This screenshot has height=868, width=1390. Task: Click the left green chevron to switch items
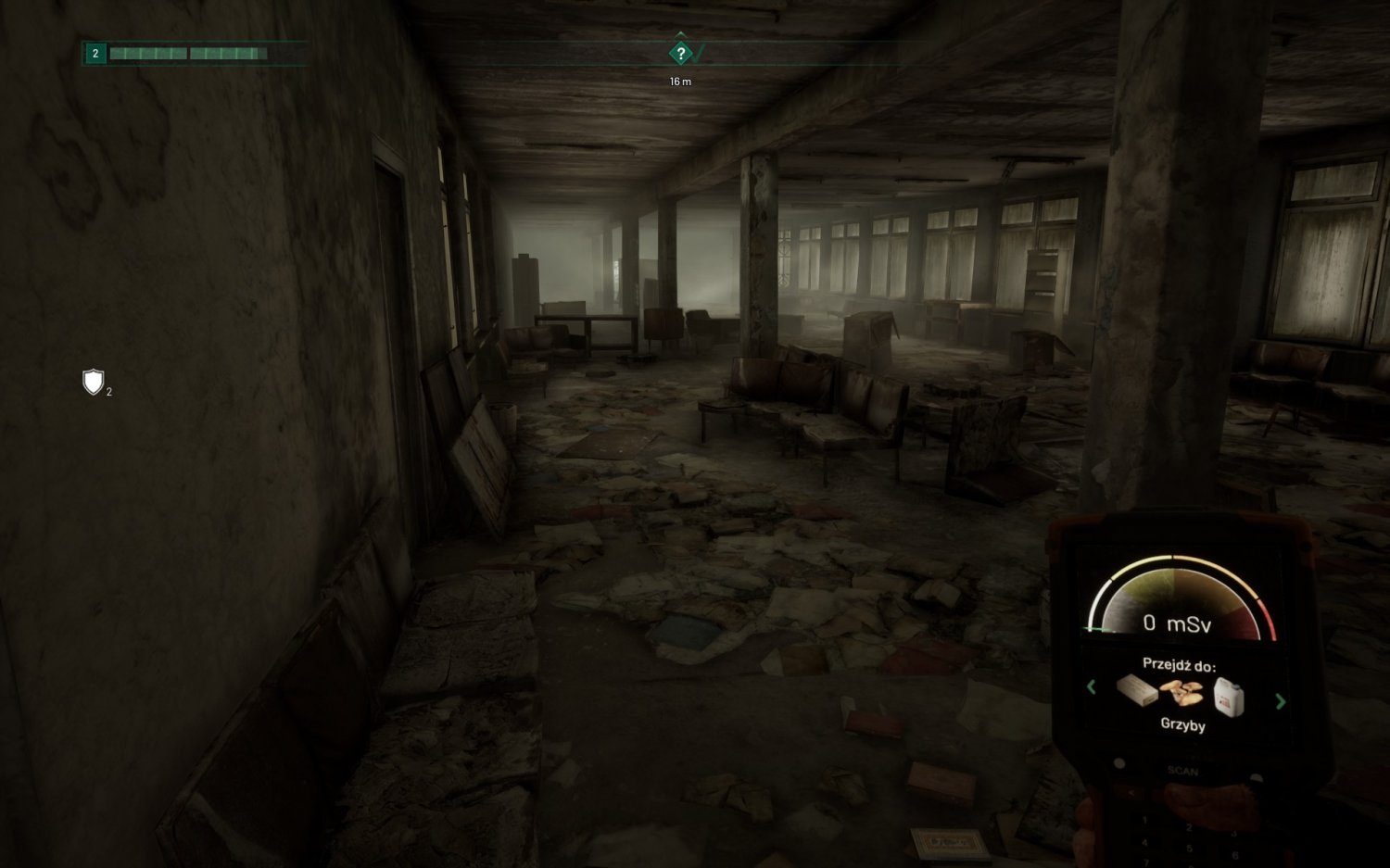1092,686
